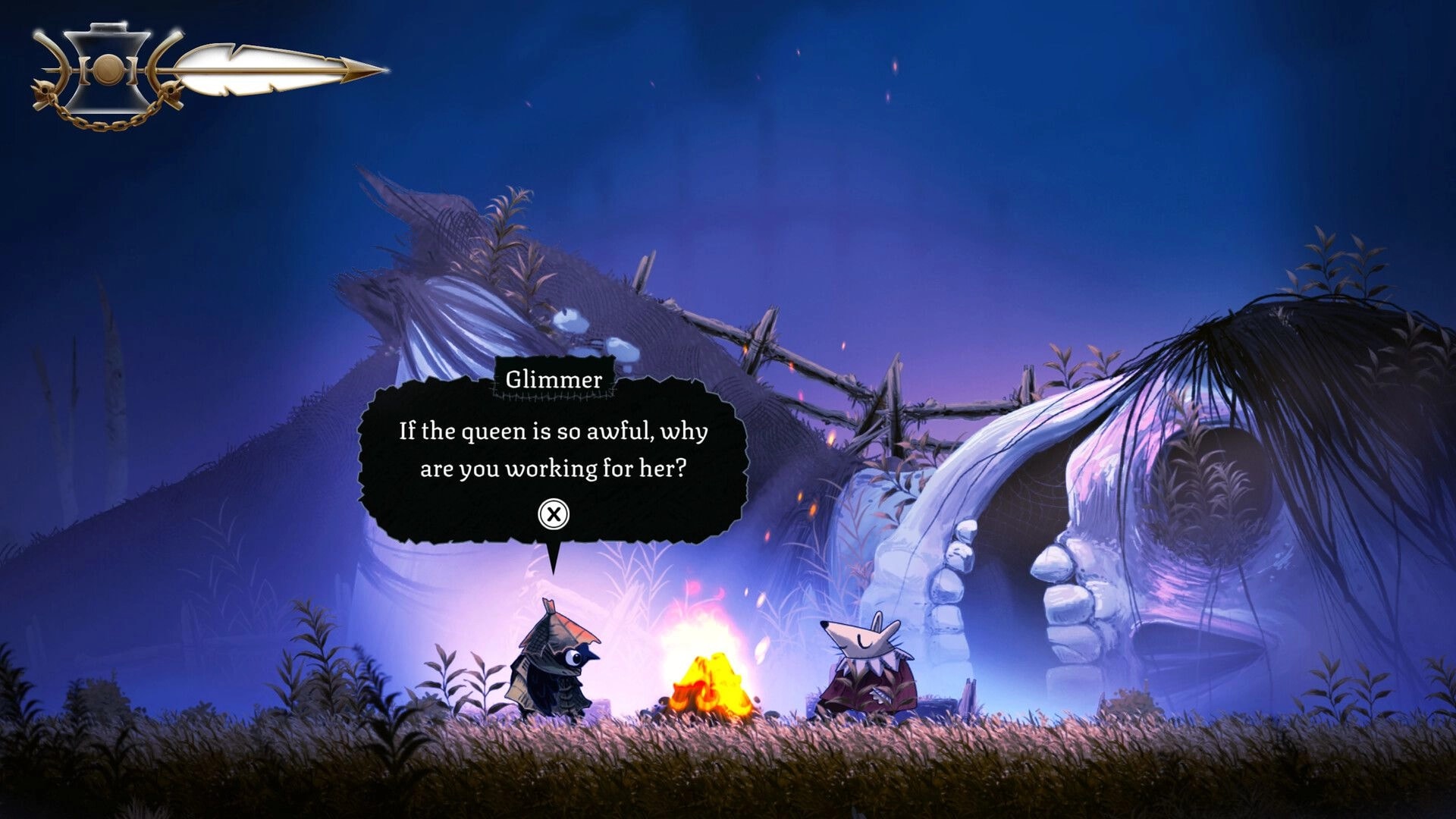Click the arrowhead tip of the quill icon
Image resolution: width=1456 pixels, height=819 pixels.
372,68
